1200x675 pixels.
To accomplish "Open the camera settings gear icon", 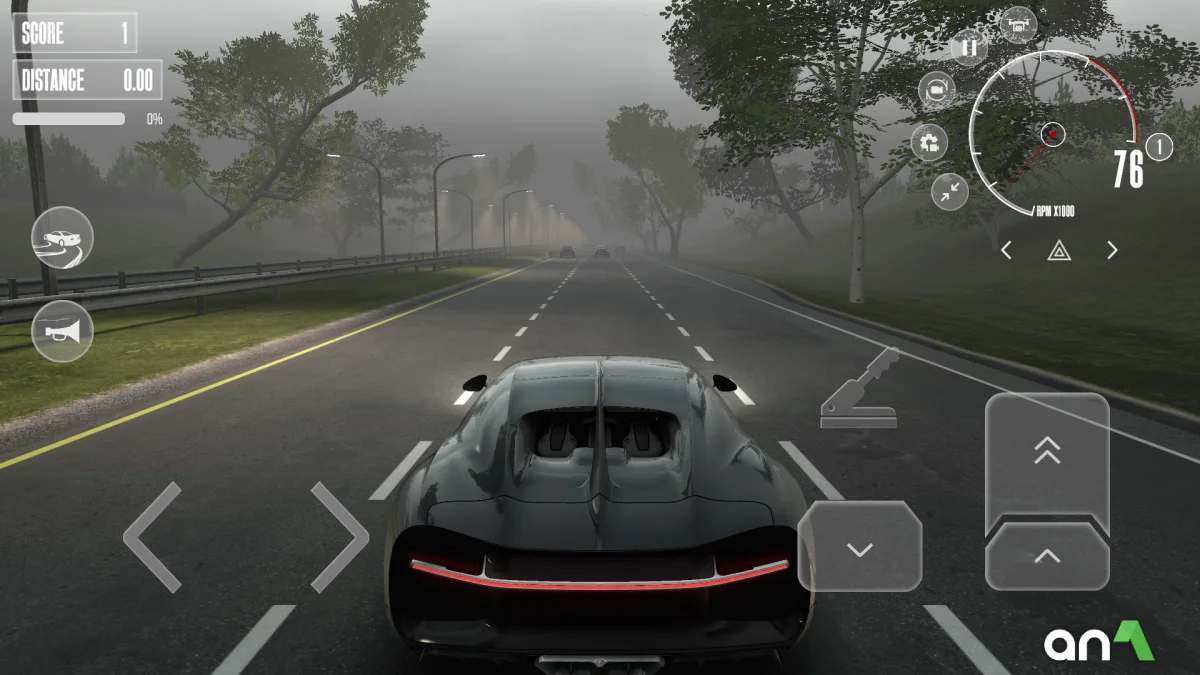I will click(x=929, y=142).
